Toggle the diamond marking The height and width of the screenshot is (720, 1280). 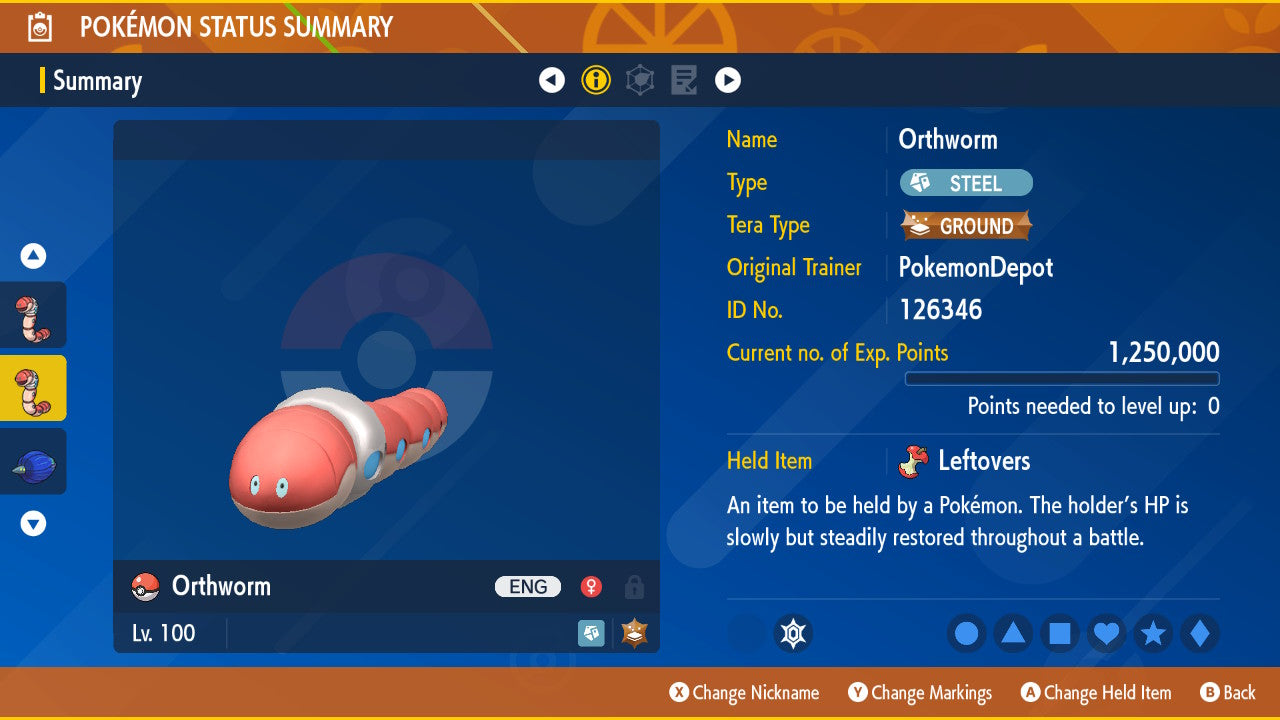coord(1199,633)
